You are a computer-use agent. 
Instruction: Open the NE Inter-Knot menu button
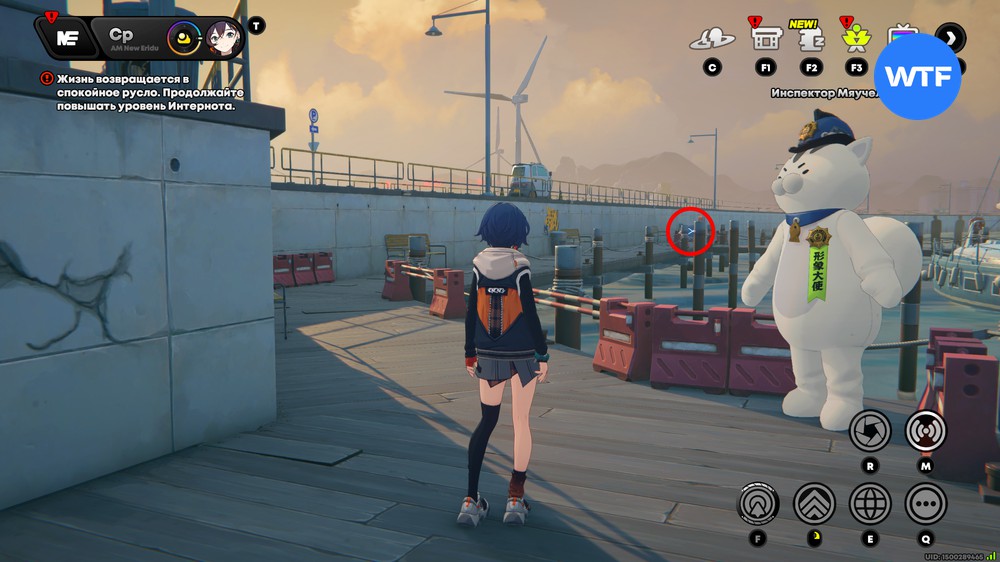(66, 38)
